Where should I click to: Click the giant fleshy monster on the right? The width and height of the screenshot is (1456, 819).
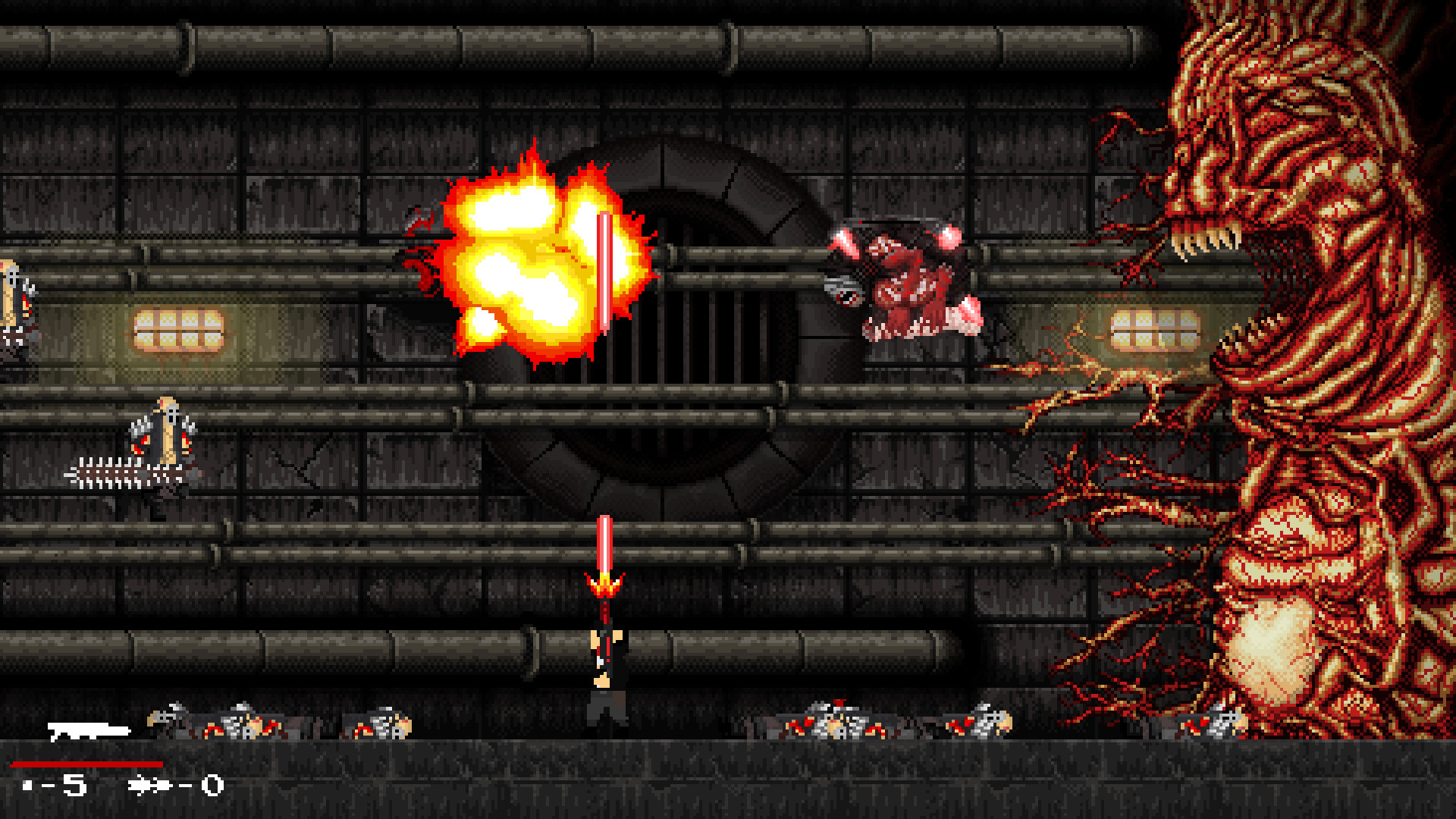pyautogui.click(x=1327, y=379)
